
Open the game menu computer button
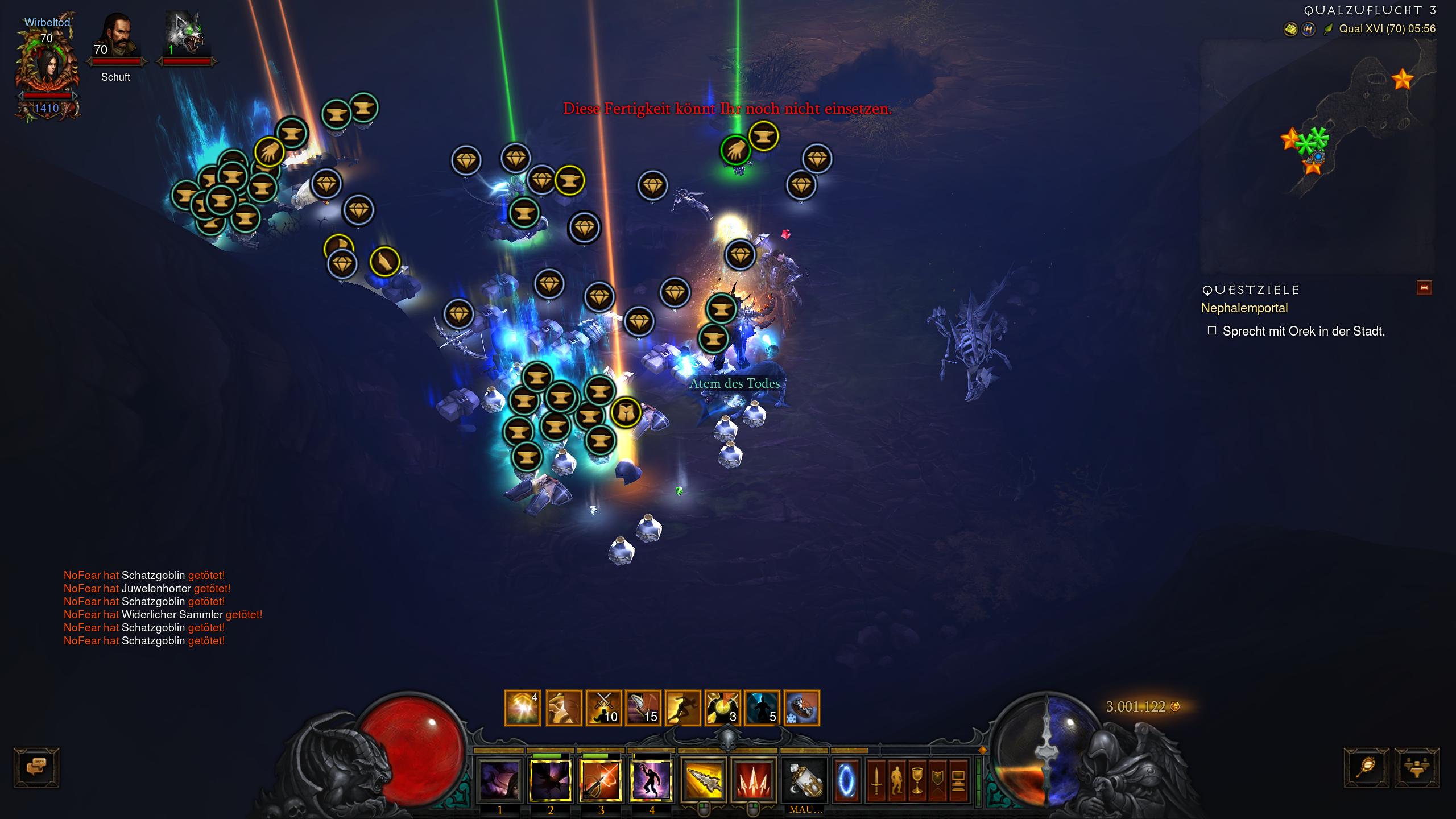coord(958,780)
